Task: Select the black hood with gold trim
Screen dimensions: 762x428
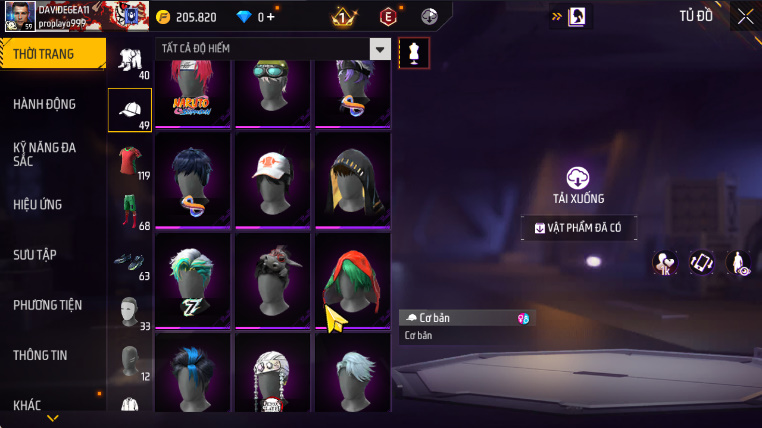Action: (x=351, y=179)
